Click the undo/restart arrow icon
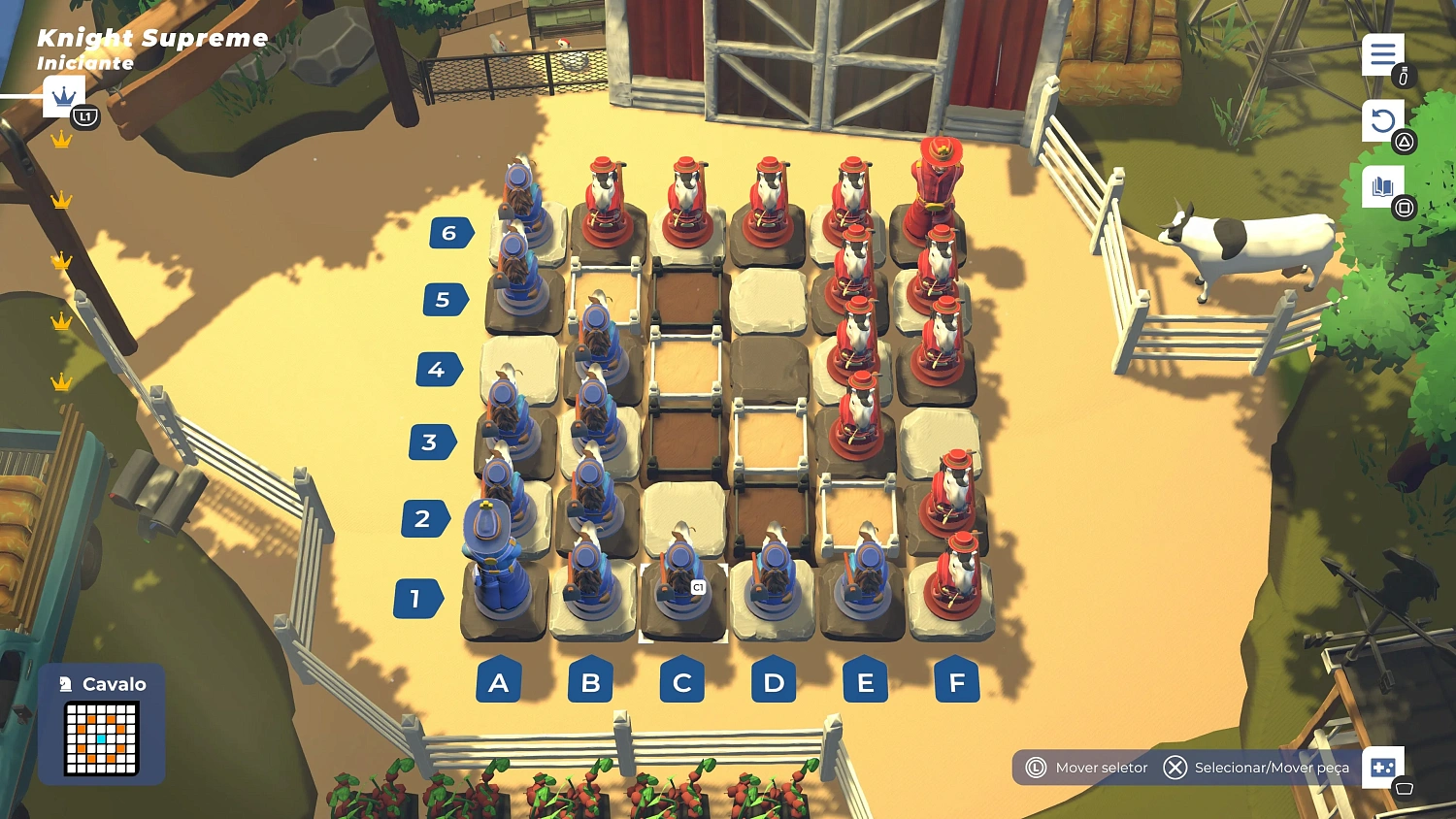Image resolution: width=1456 pixels, height=819 pixels. coord(1382,118)
